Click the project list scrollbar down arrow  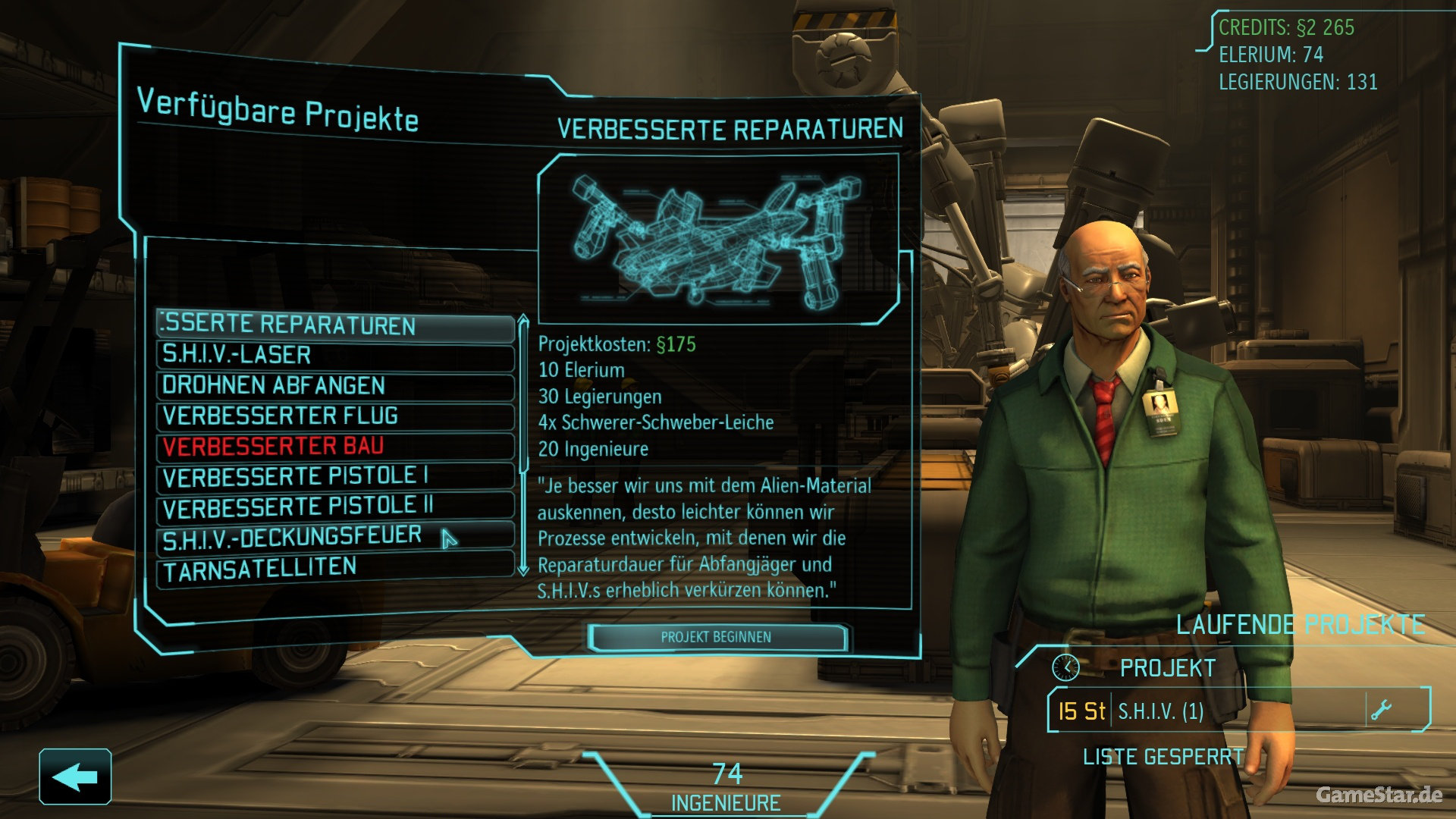pyautogui.click(x=522, y=569)
